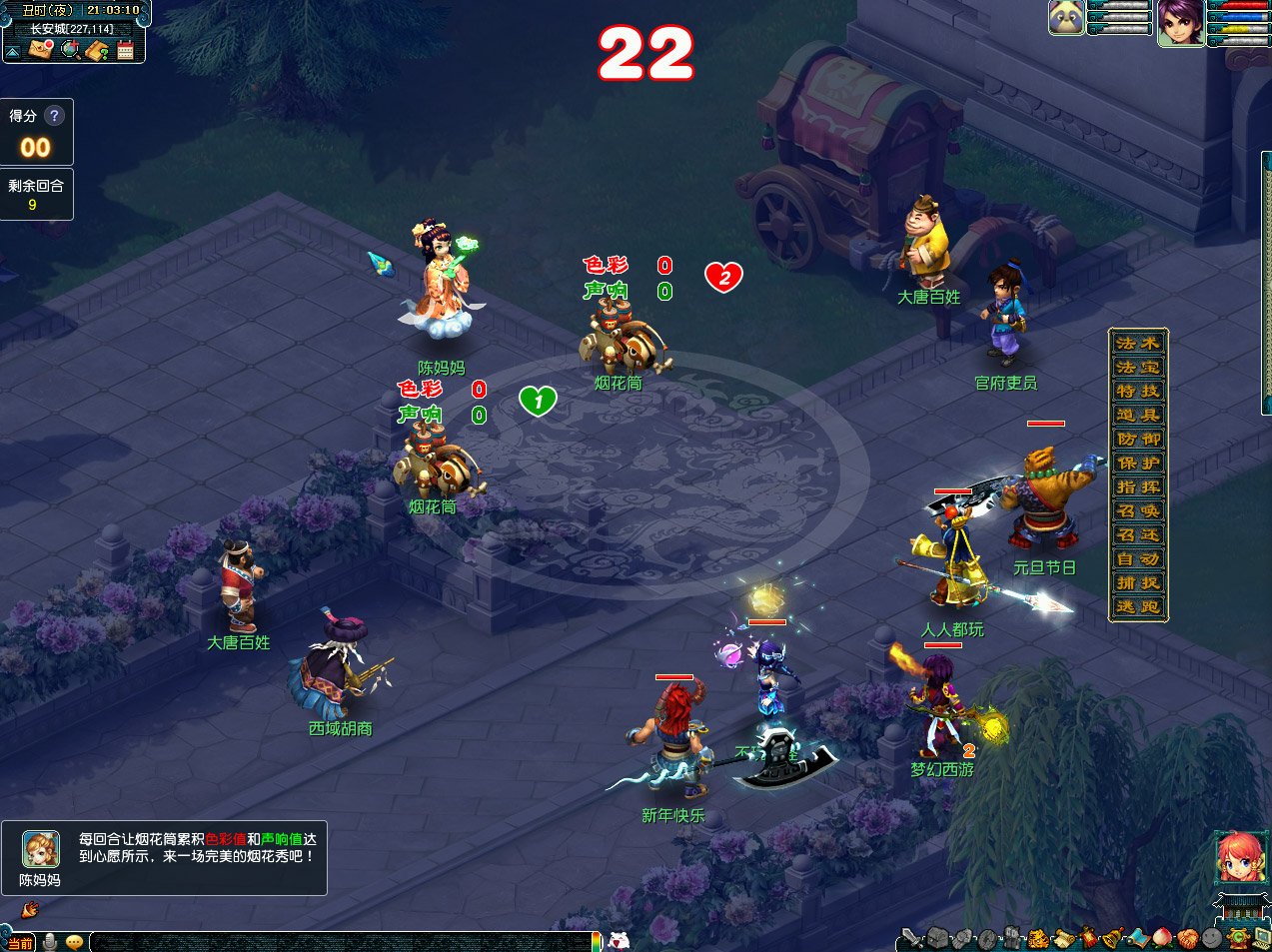
Task: Open the world map magnifier icon
Action: coord(70,49)
